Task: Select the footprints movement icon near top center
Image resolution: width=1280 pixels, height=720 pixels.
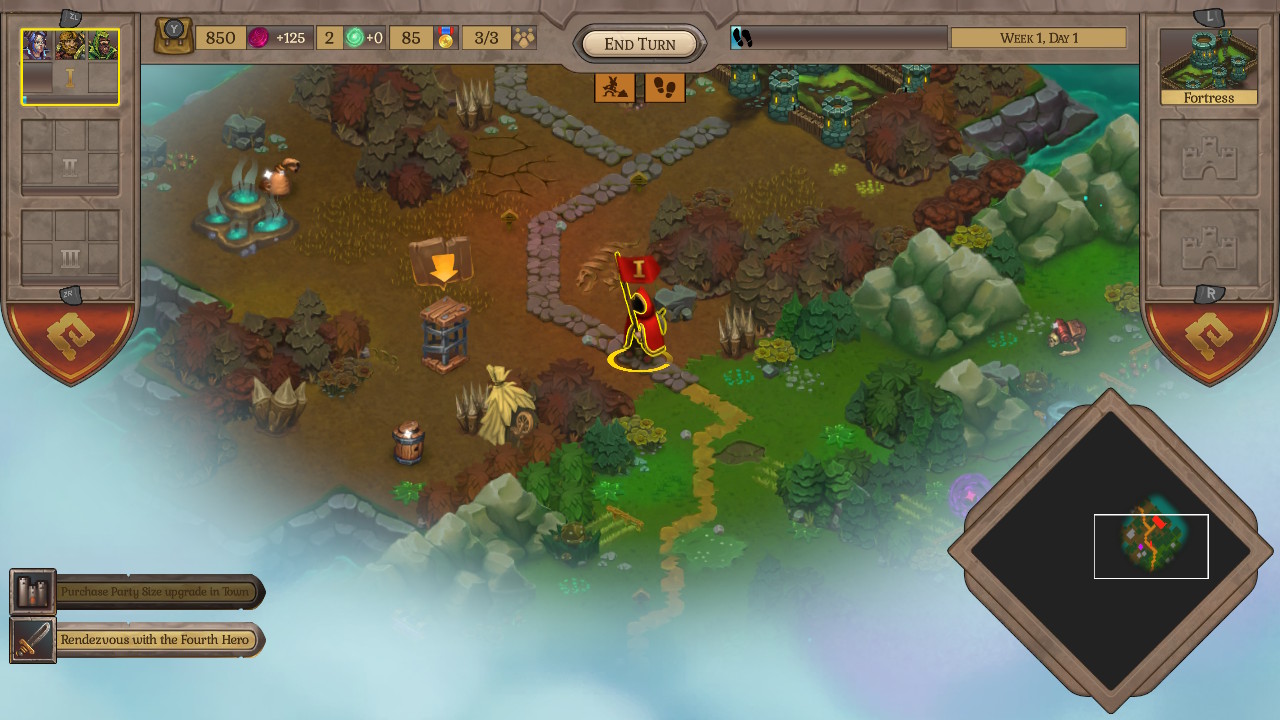Action: pyautogui.click(x=666, y=88)
